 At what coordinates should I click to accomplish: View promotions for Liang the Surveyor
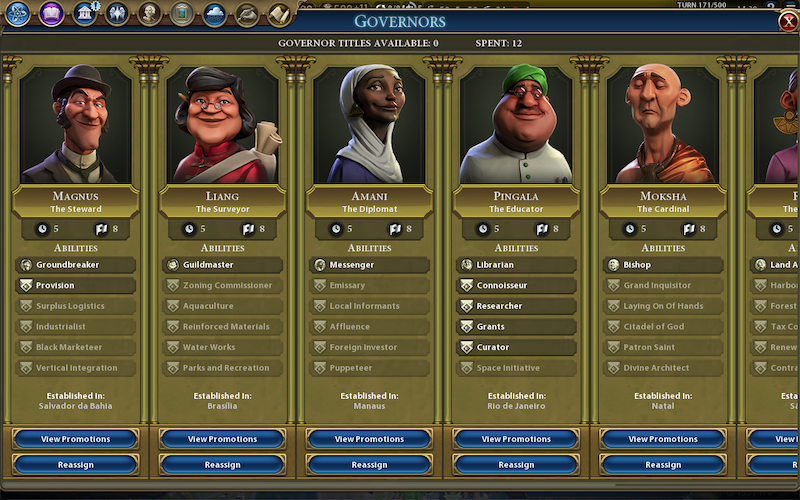[222, 439]
